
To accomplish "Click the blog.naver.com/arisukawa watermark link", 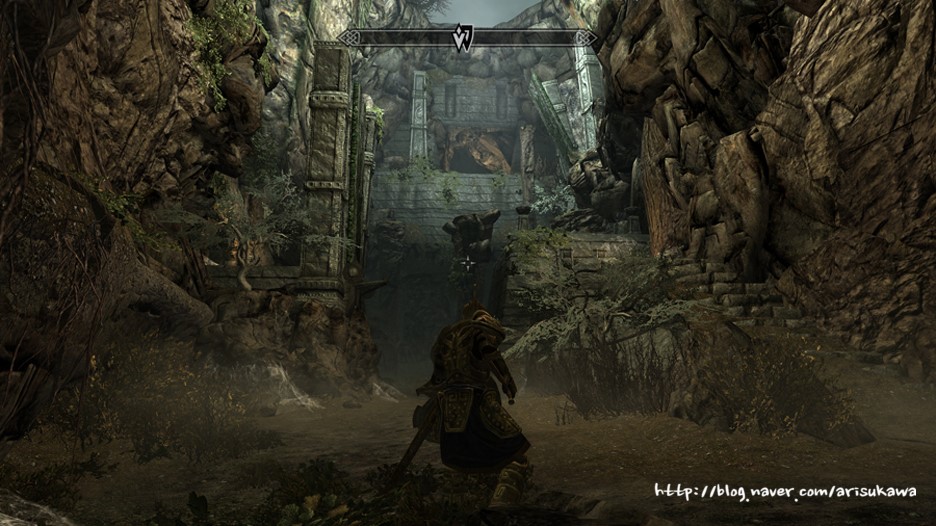I will coord(785,491).
